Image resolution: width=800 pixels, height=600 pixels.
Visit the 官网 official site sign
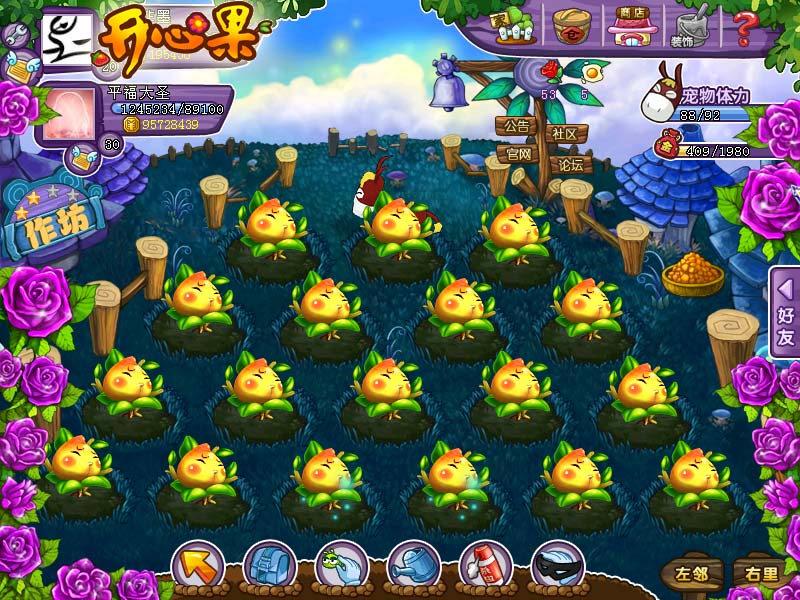pyautogui.click(x=518, y=155)
